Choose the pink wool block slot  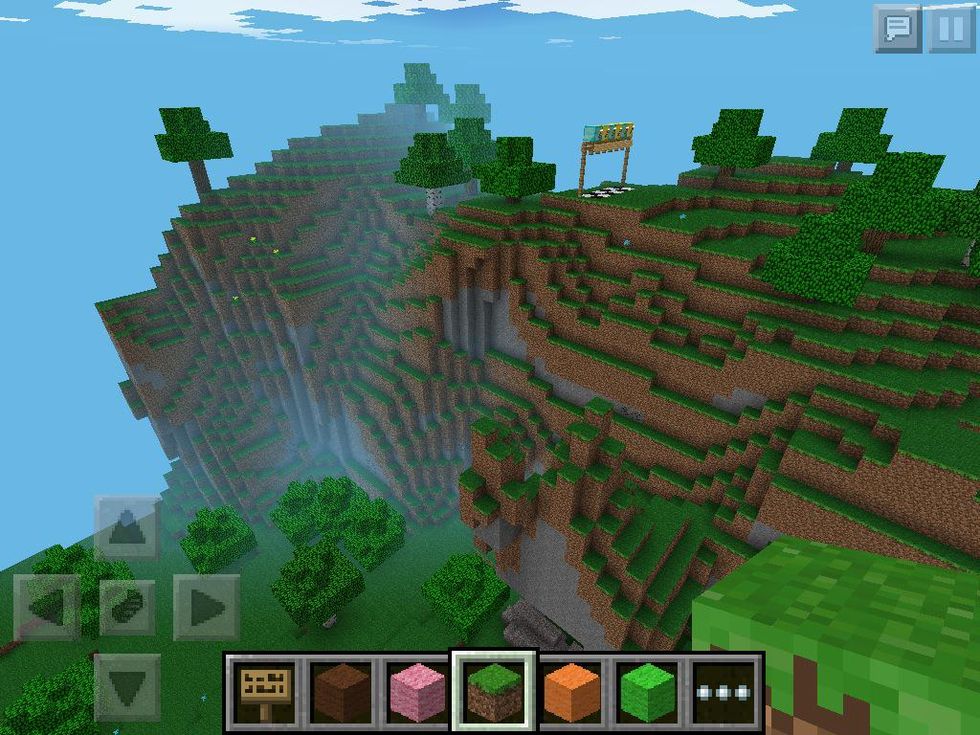coord(418,691)
